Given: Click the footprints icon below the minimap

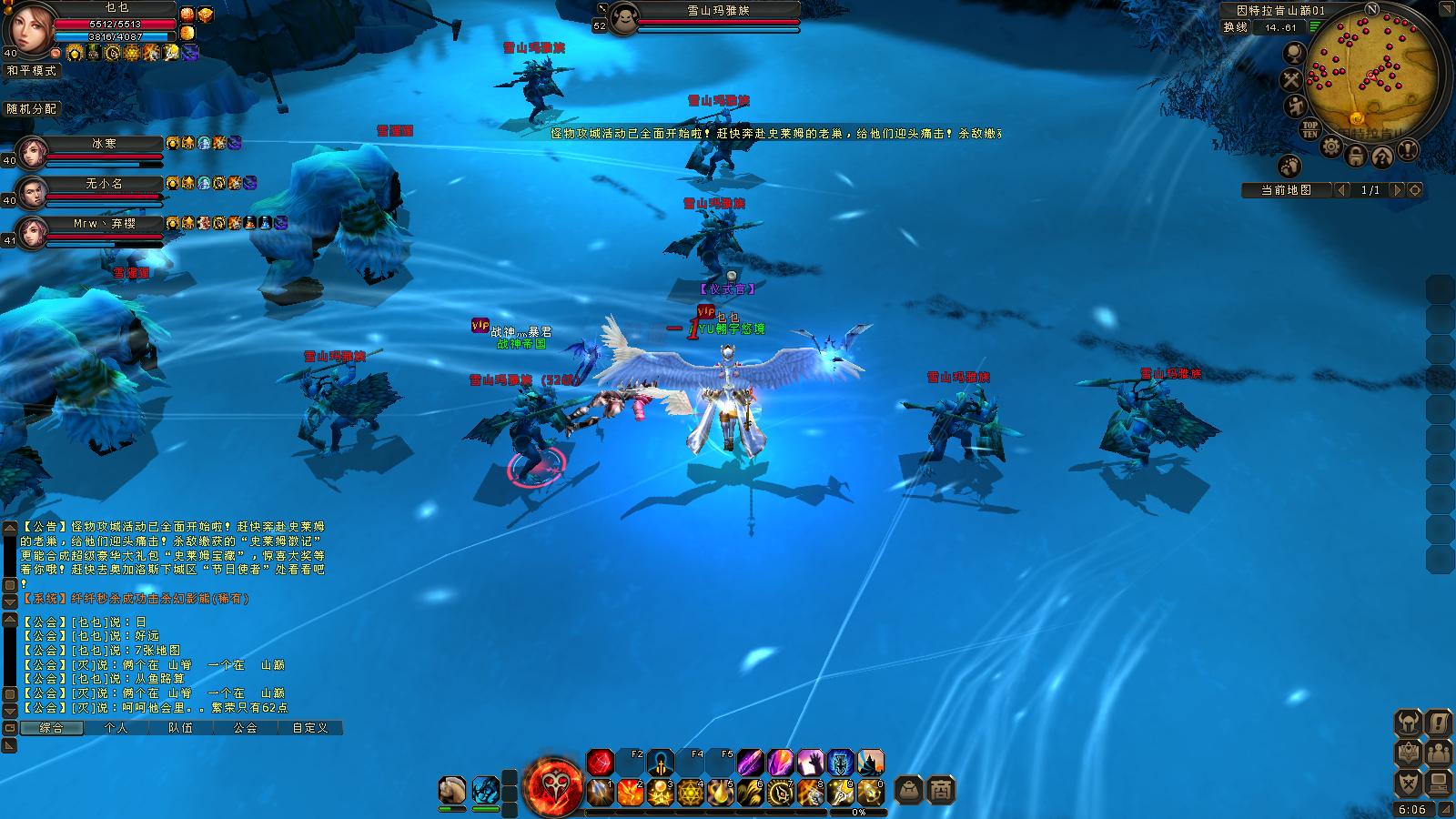Looking at the screenshot, I should pyautogui.click(x=1289, y=167).
